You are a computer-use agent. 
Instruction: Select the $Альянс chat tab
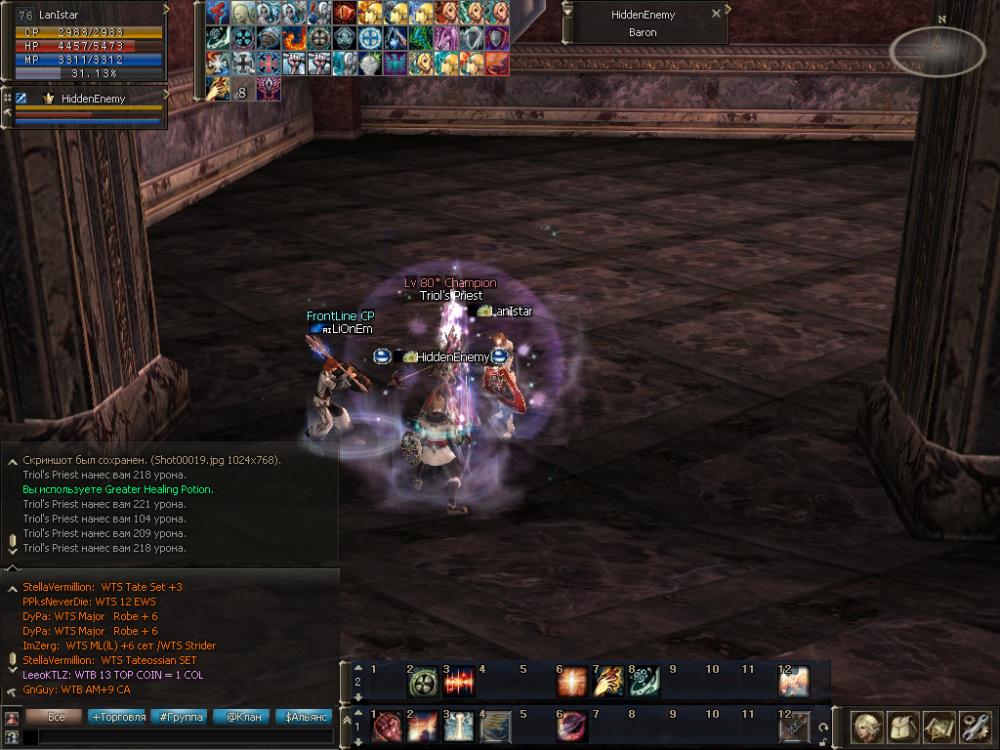(305, 717)
